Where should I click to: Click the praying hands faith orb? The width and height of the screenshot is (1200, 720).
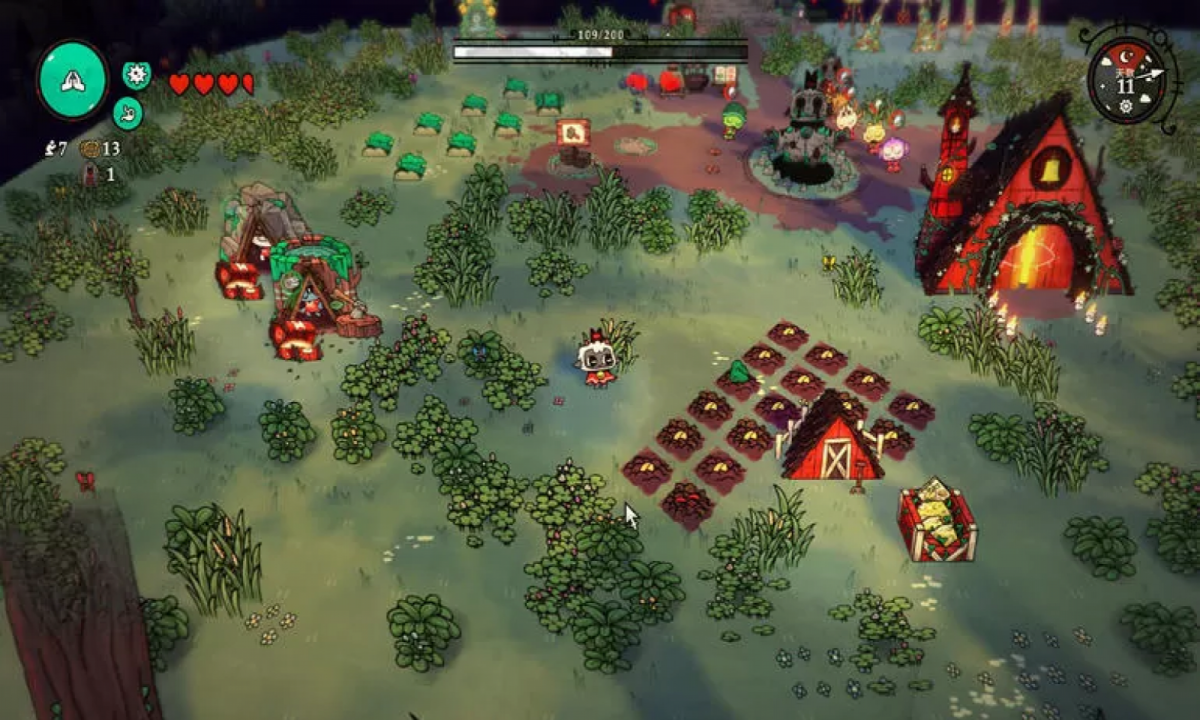73,80
